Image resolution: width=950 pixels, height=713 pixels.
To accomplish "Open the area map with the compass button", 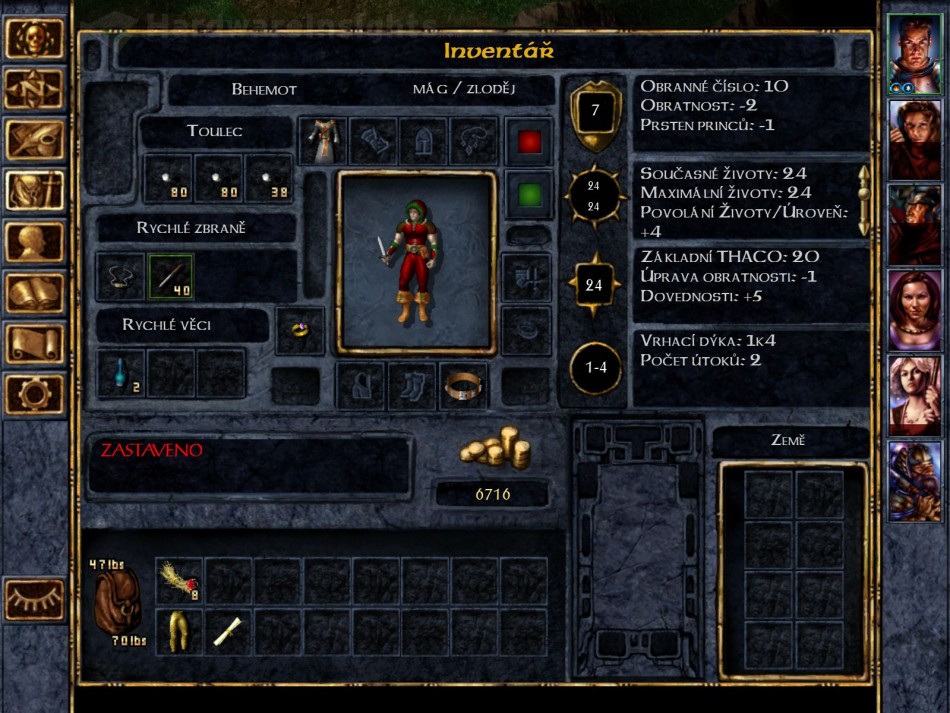I will pyautogui.click(x=35, y=89).
